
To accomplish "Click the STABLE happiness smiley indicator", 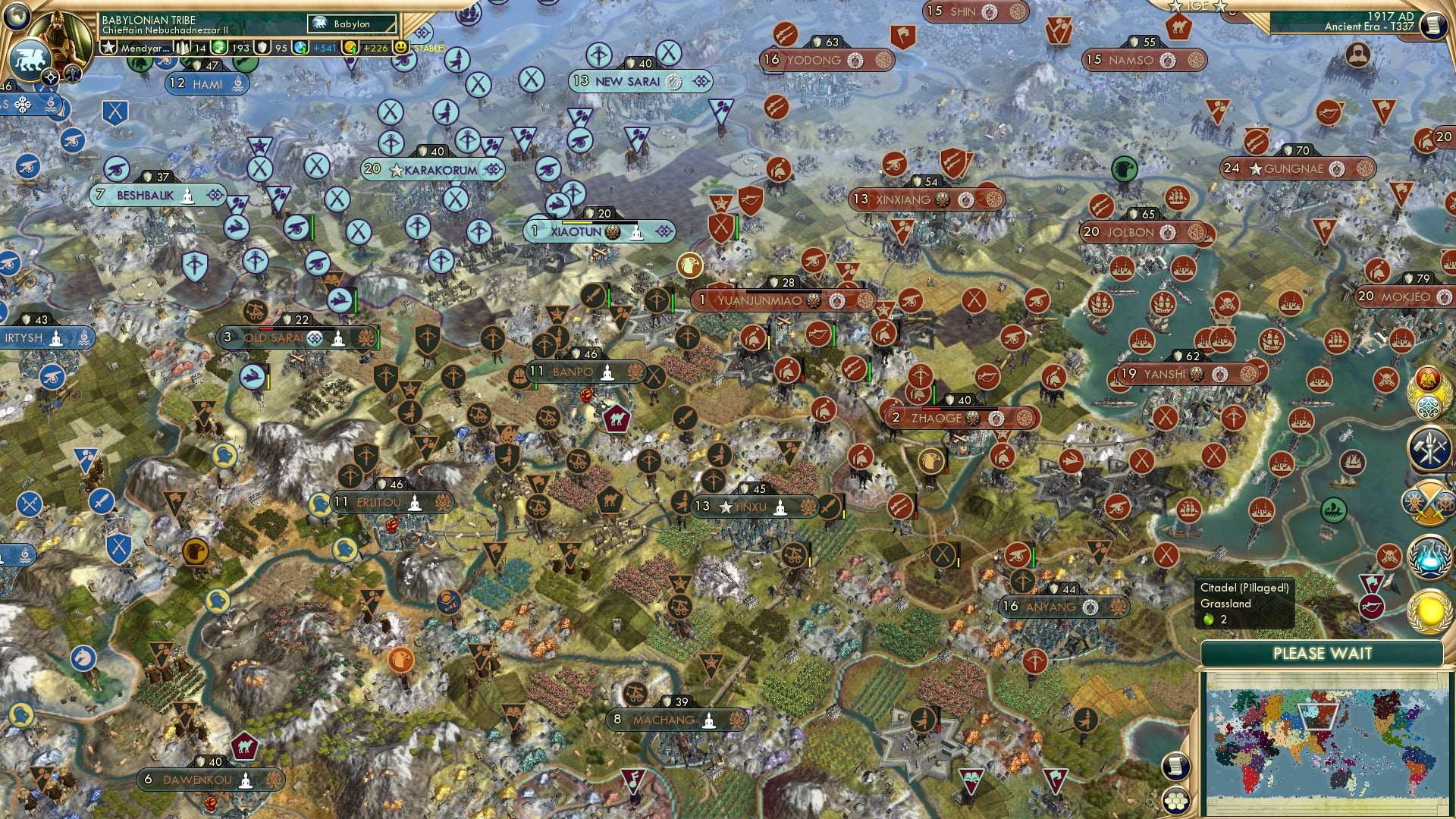I will click(x=401, y=48).
